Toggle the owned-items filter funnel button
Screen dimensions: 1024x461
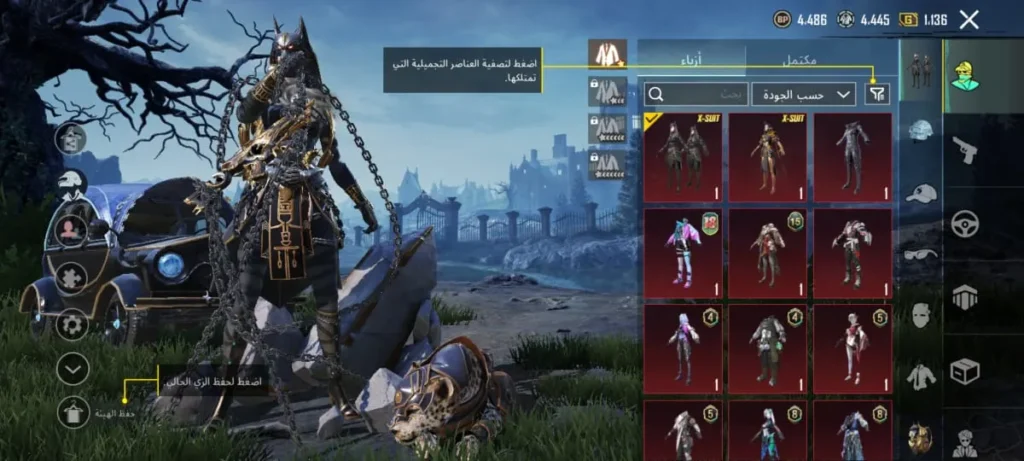pyautogui.click(x=877, y=94)
